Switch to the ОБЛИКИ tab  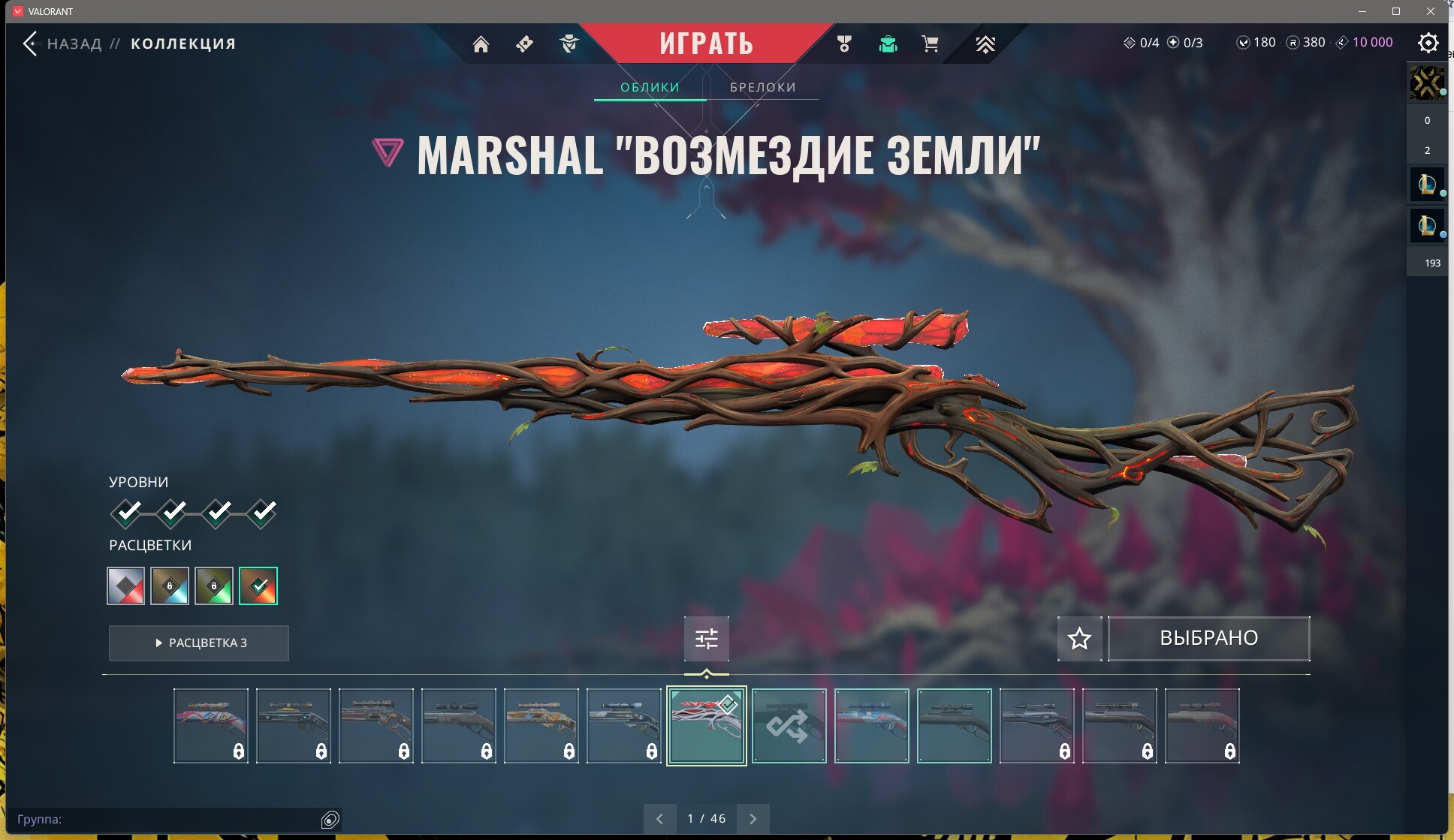(x=650, y=87)
